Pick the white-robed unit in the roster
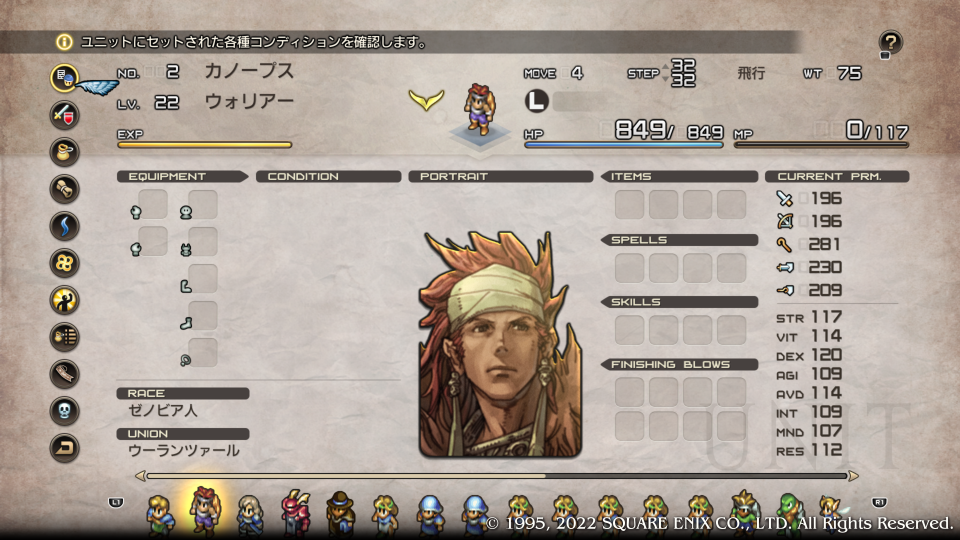The height and width of the screenshot is (540, 960). 250,512
